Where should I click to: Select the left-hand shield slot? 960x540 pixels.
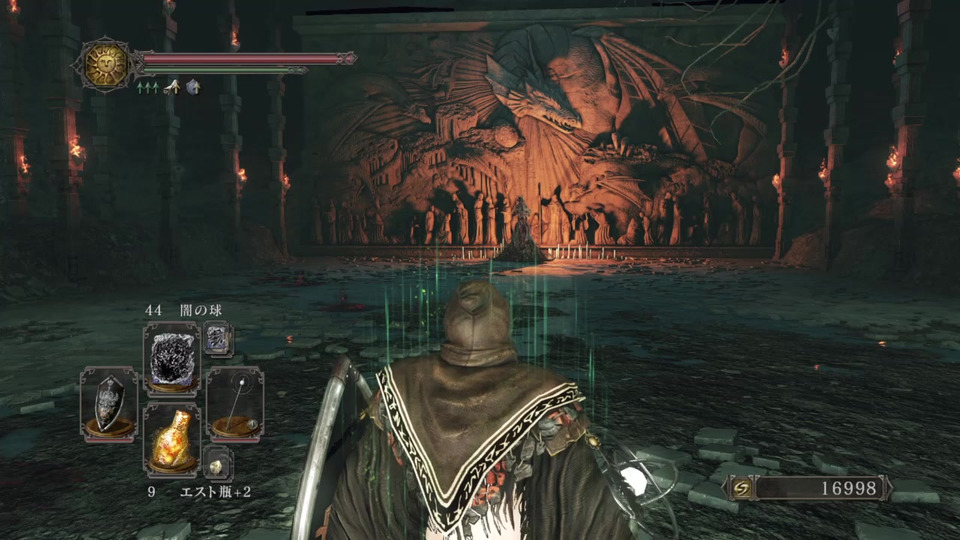108,403
